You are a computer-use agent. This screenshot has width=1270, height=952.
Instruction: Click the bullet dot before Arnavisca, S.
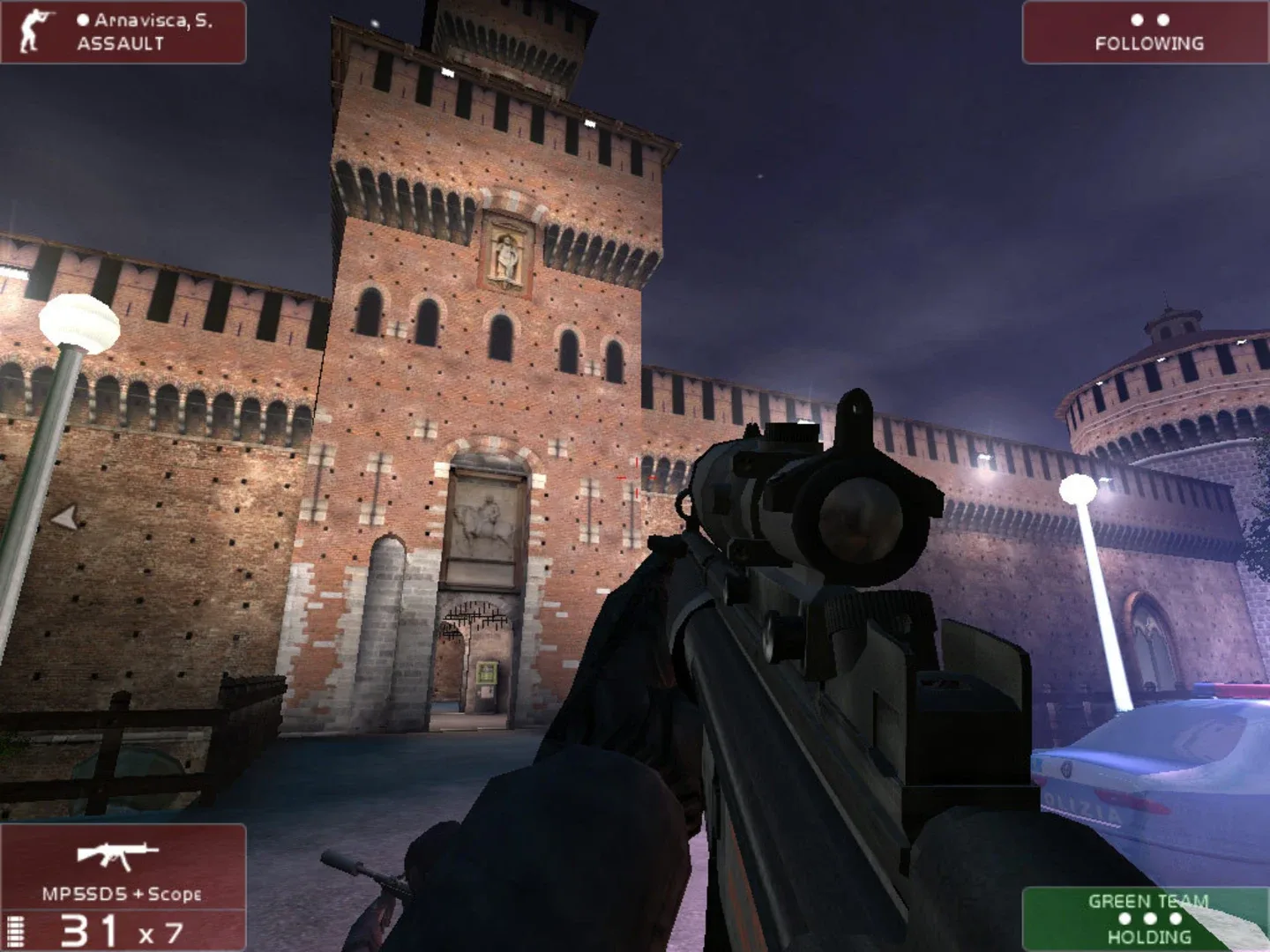(x=86, y=19)
